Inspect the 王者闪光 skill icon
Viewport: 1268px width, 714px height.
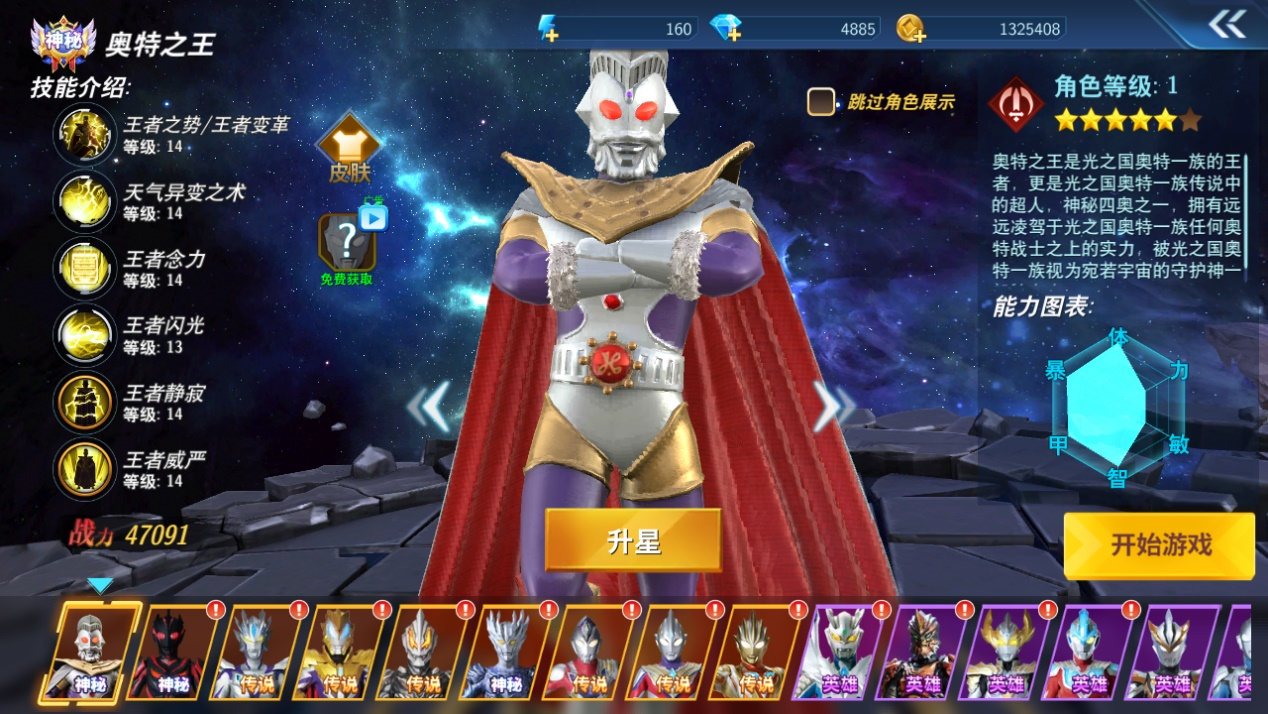[x=85, y=335]
